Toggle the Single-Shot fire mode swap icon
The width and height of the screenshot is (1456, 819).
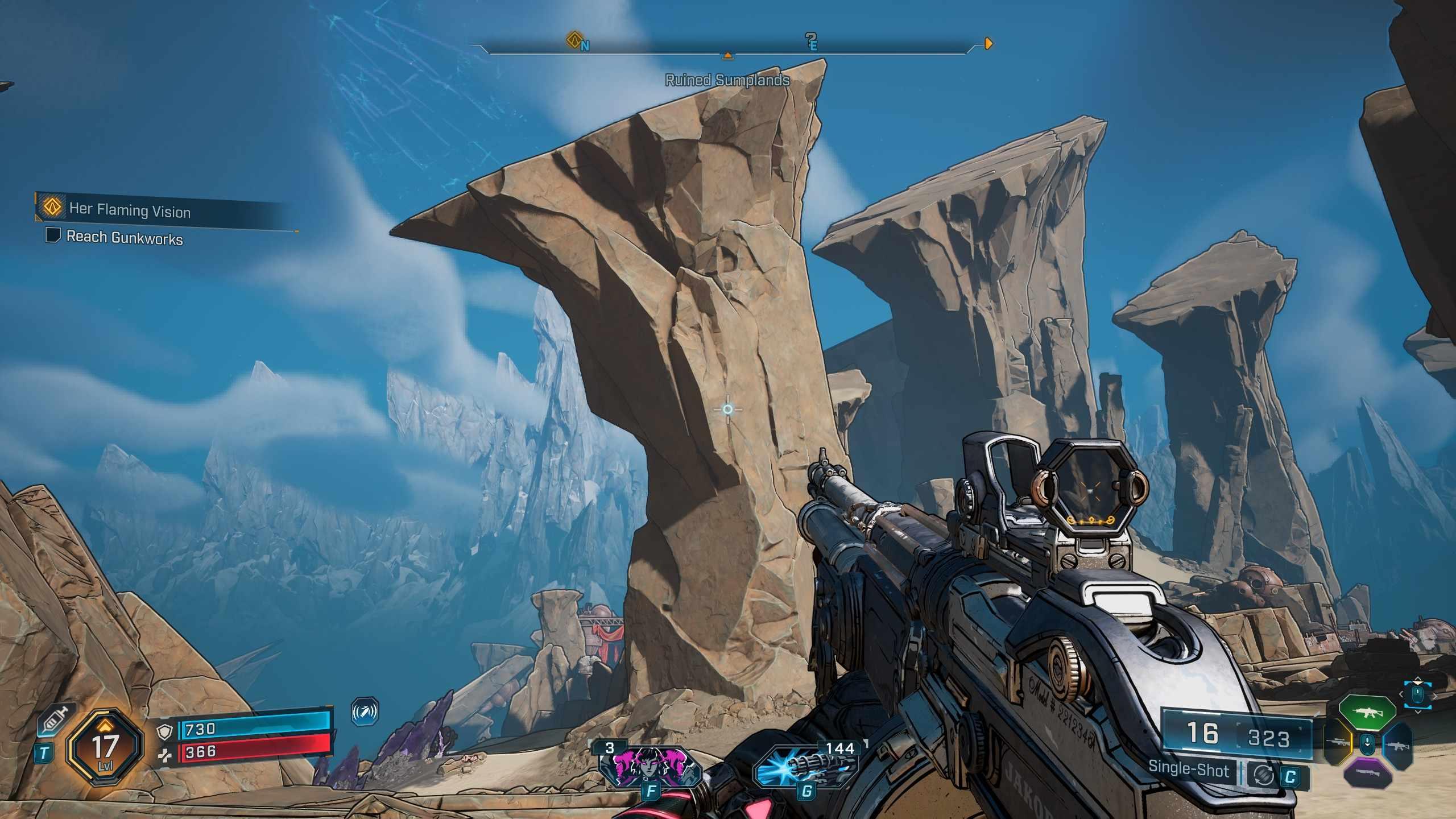click(x=1264, y=775)
